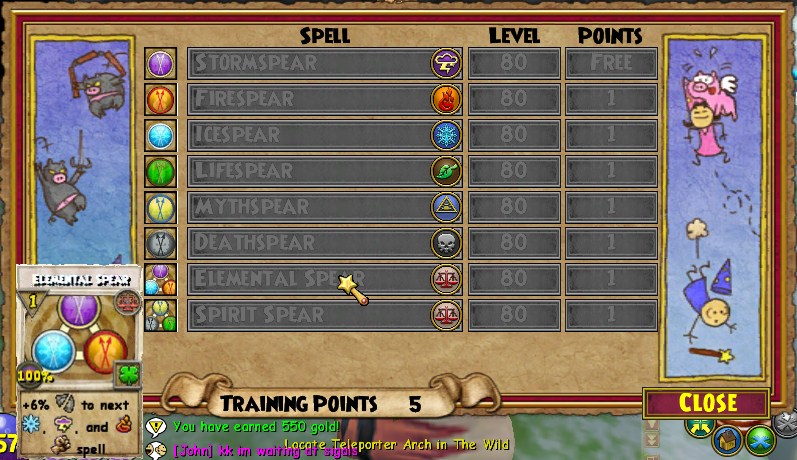
Task: Click the green orb with blue arrows
Action: coord(762,438)
